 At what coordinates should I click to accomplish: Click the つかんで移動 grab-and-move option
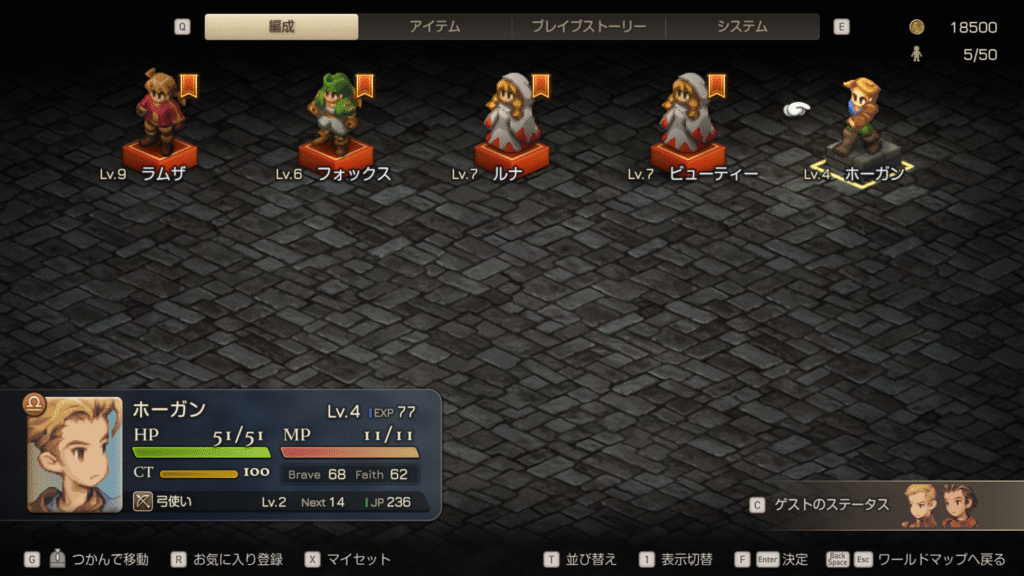click(x=110, y=560)
